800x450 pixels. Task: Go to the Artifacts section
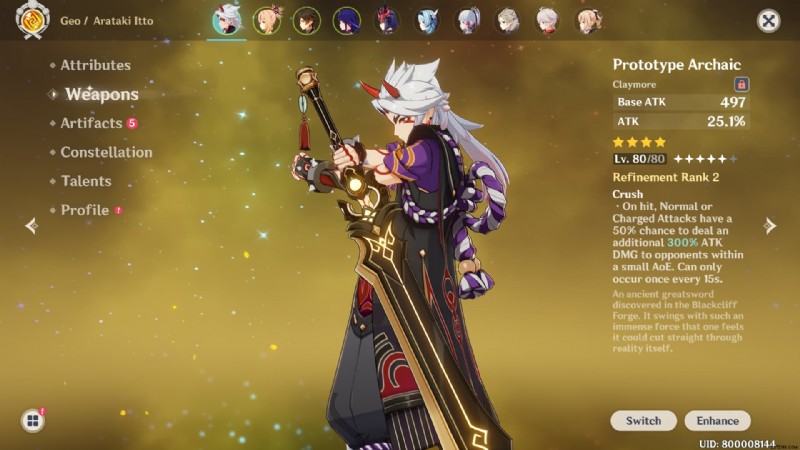pos(91,123)
